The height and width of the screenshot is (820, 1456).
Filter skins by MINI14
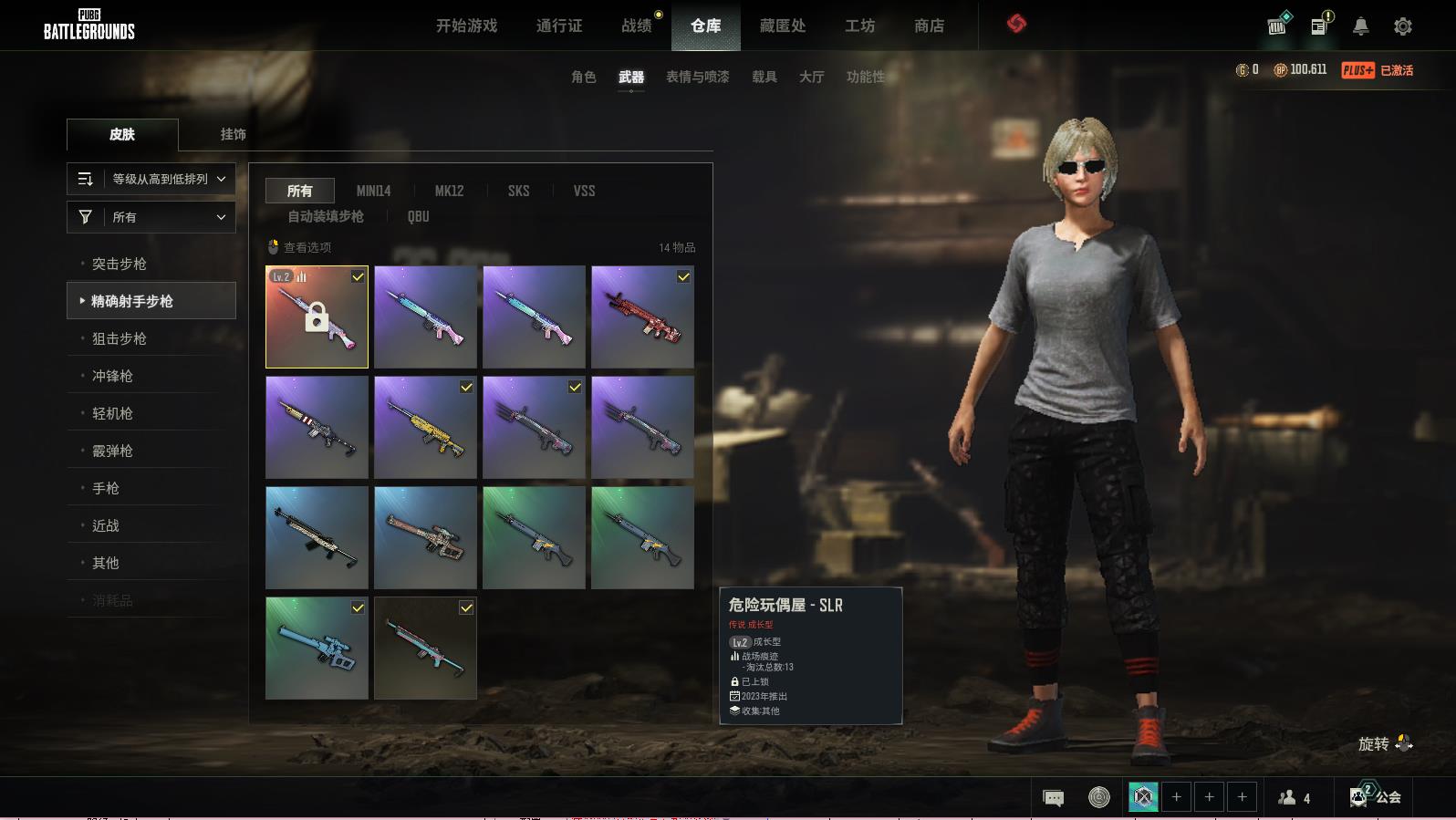[x=373, y=191]
